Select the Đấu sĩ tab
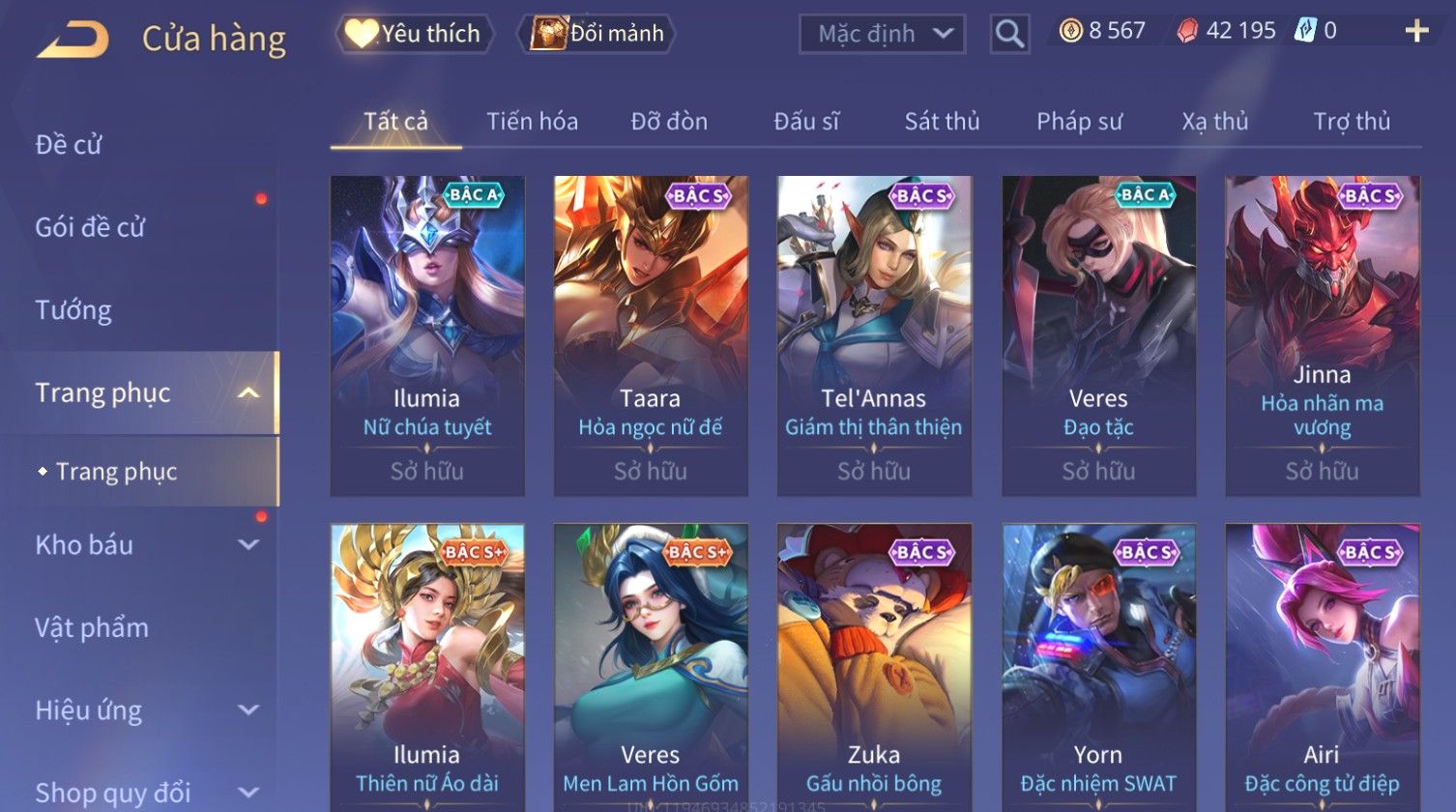The height and width of the screenshot is (812, 1456). pos(806,122)
